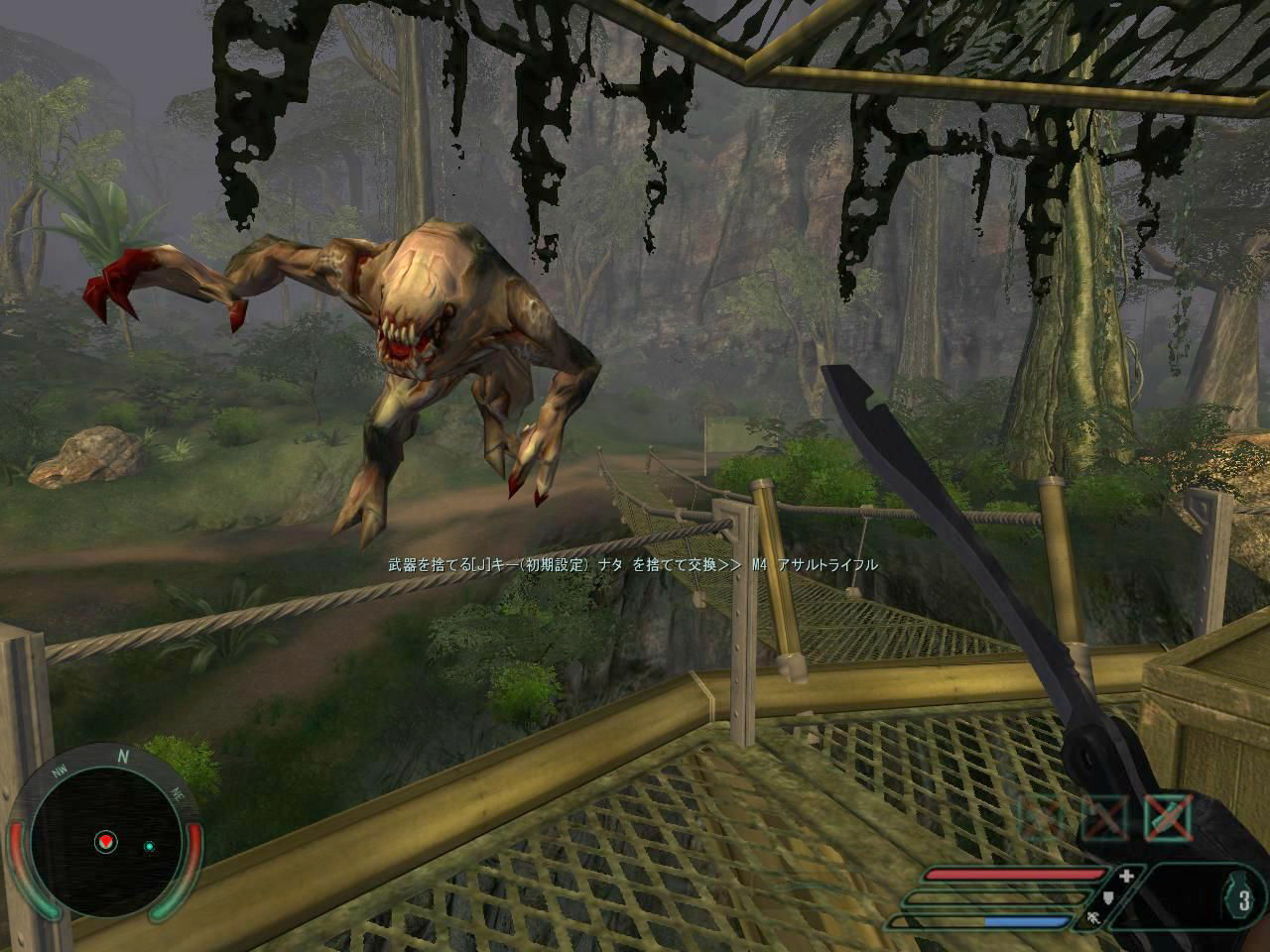The height and width of the screenshot is (952, 1270).
Task: Click the blue stamina bar
Action: pyautogui.click(x=1026, y=920)
